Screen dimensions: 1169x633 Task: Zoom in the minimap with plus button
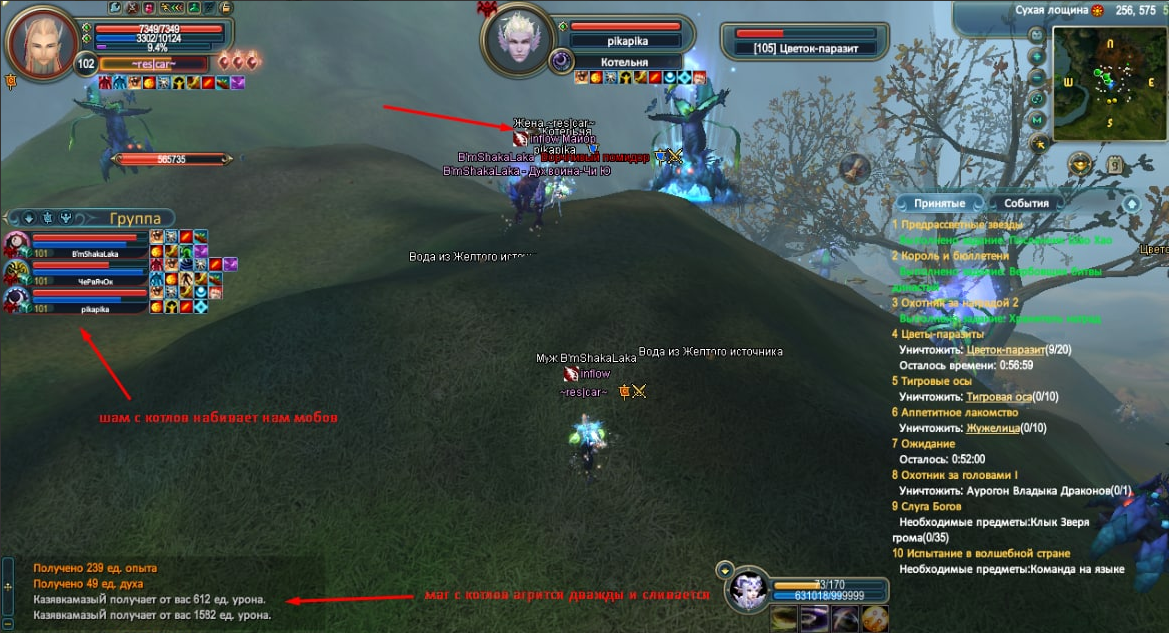click(1037, 56)
